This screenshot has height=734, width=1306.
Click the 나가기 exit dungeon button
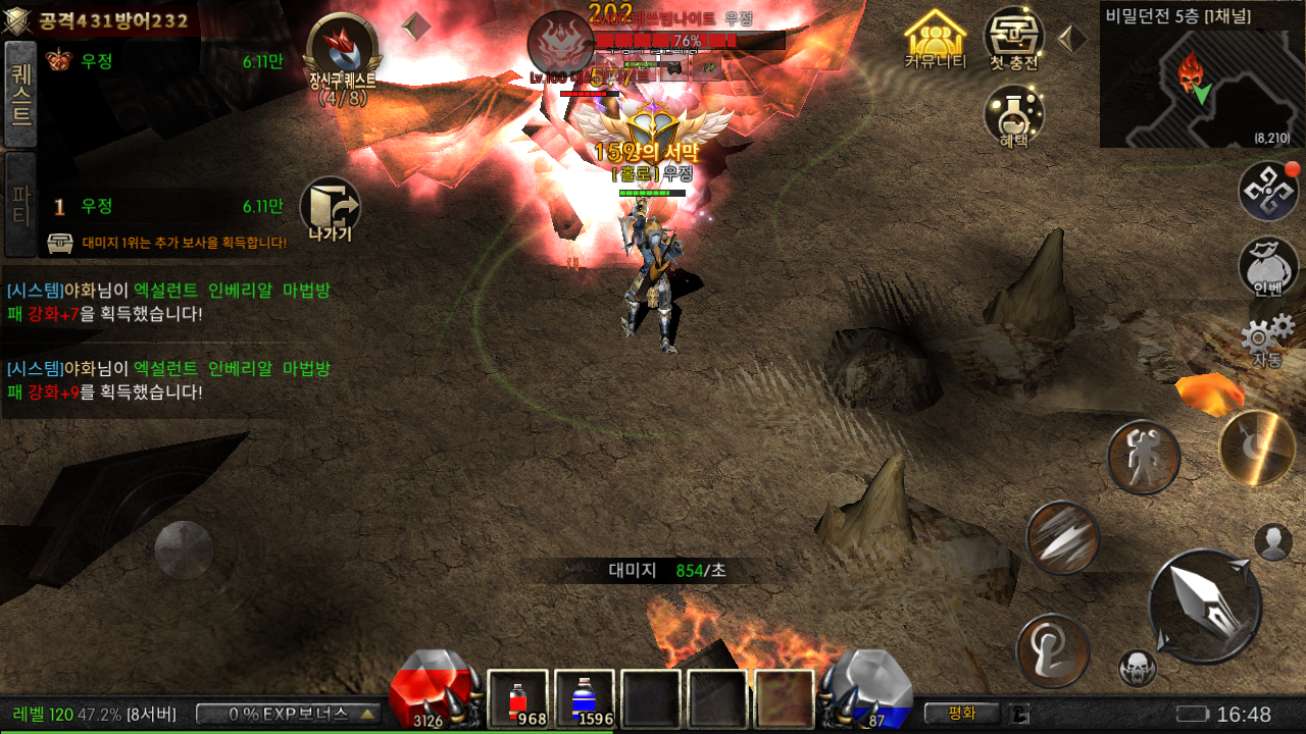[330, 209]
